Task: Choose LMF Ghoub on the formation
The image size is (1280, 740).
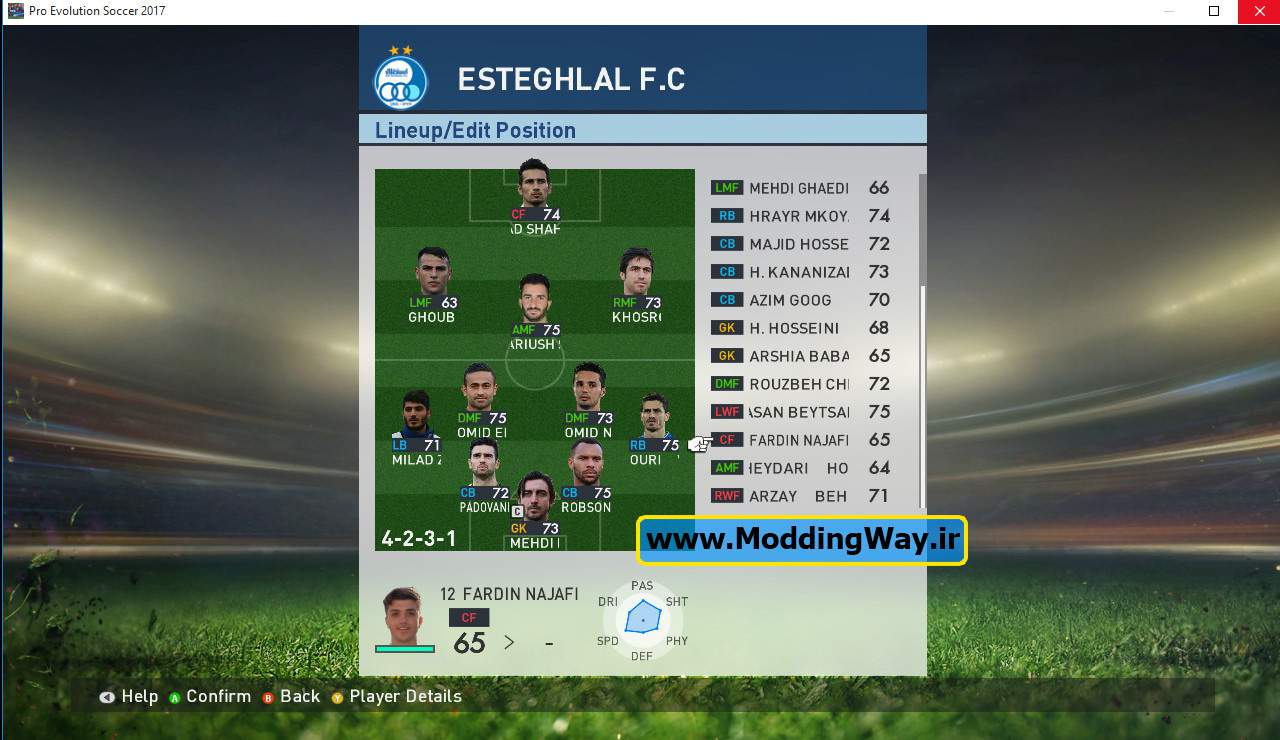Action: pos(432,280)
